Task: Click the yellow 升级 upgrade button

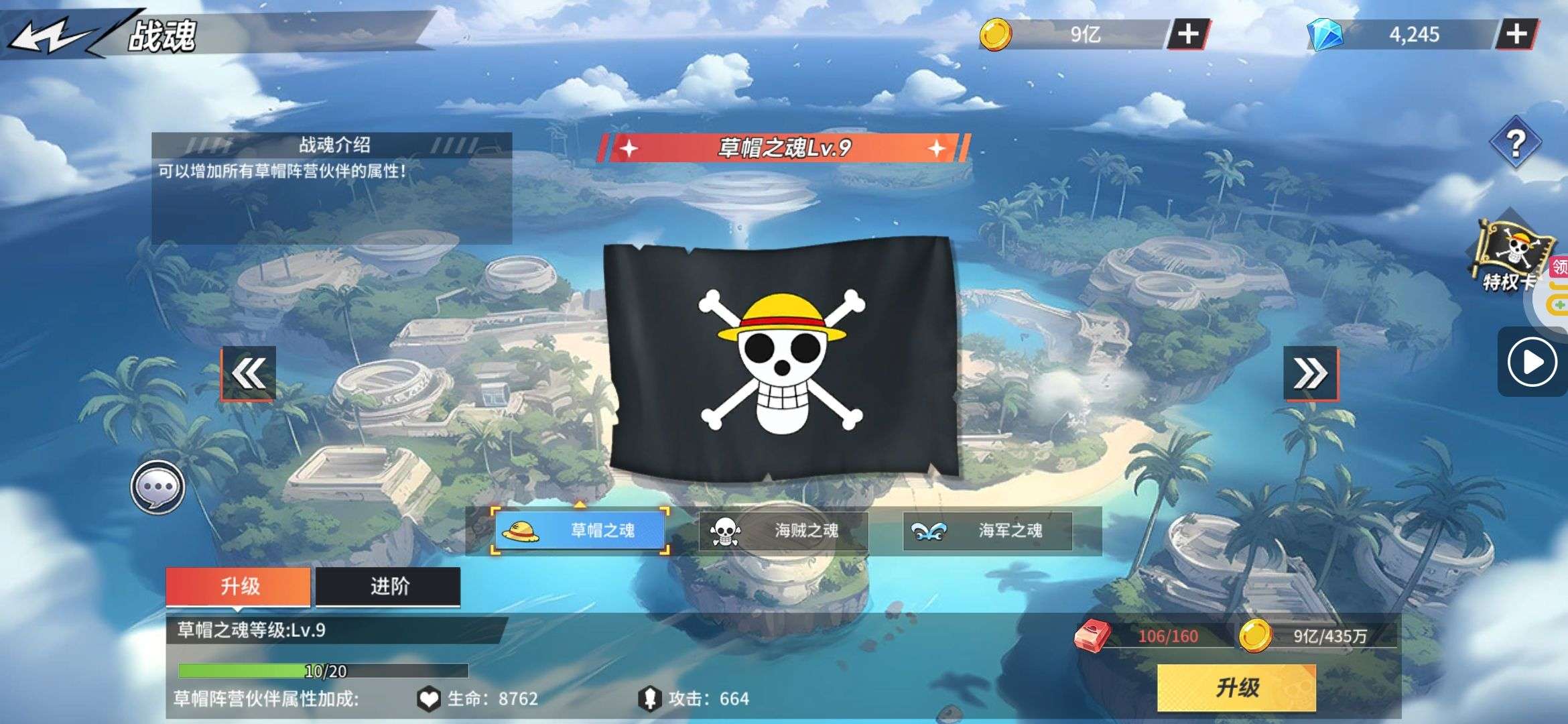Action: [1236, 687]
